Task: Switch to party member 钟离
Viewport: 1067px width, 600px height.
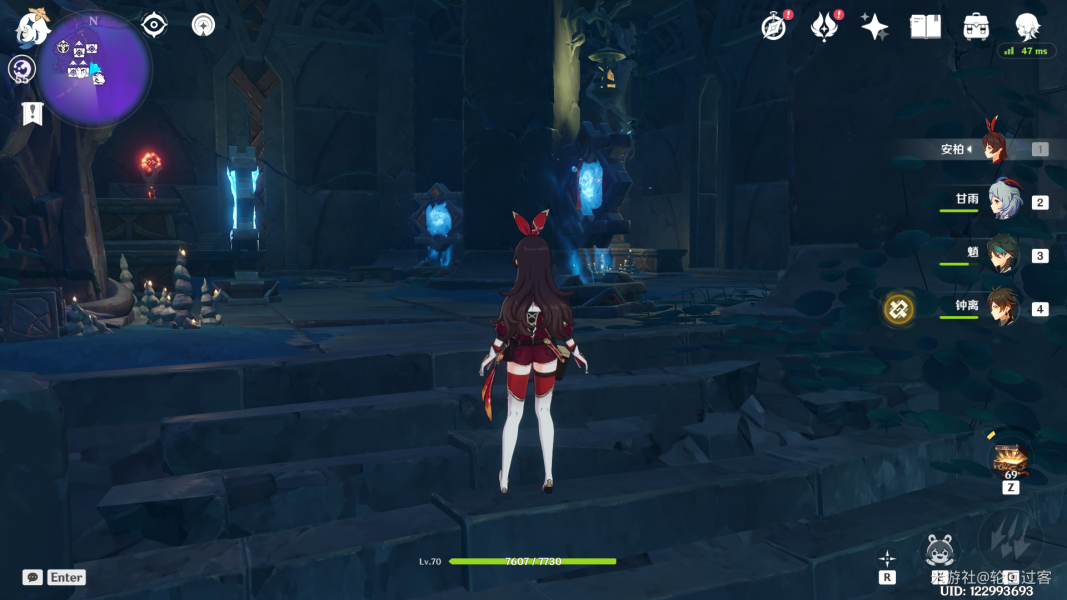Action: coord(1003,308)
